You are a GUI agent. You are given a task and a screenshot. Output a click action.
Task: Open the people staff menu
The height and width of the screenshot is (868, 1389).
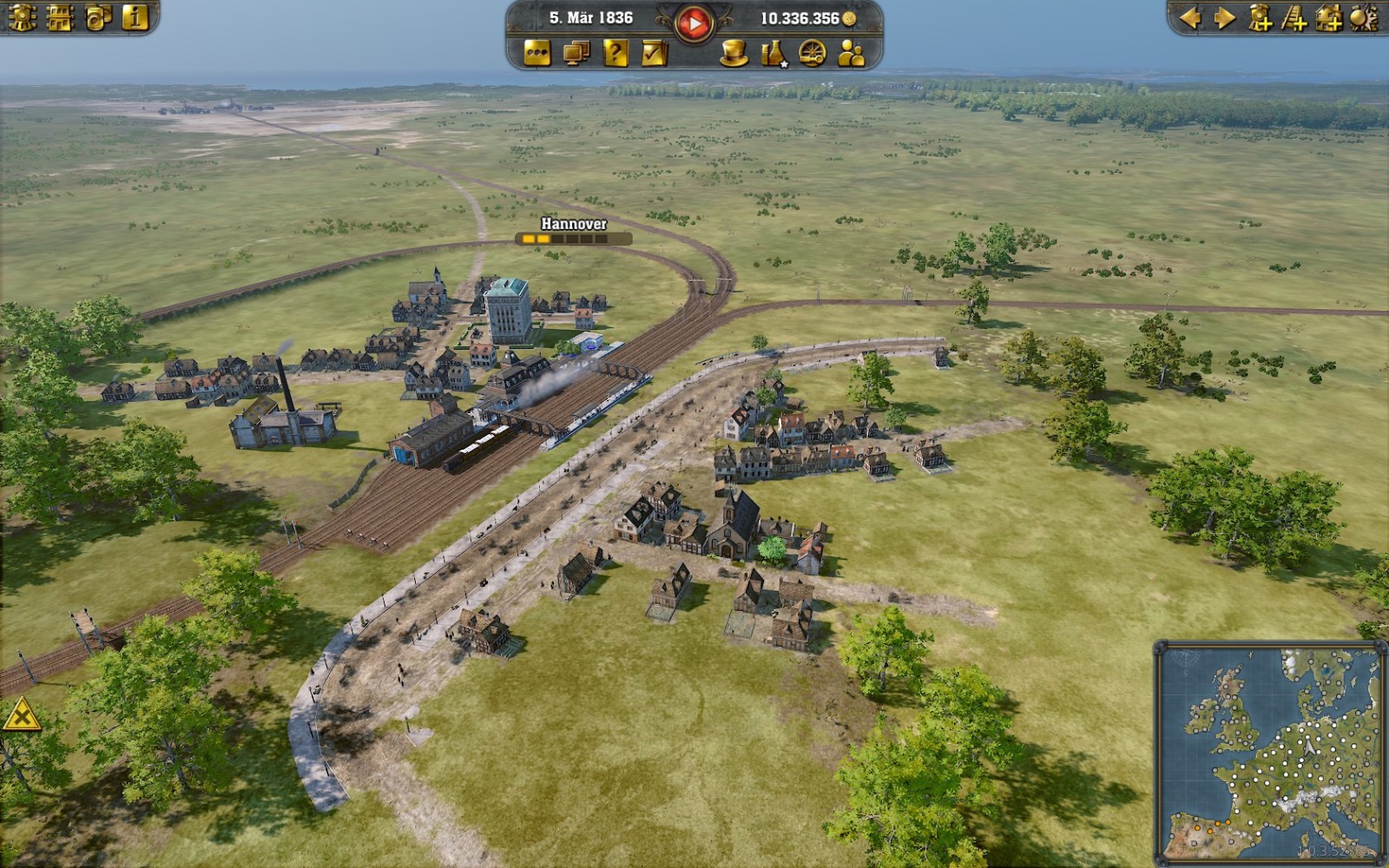point(851,54)
